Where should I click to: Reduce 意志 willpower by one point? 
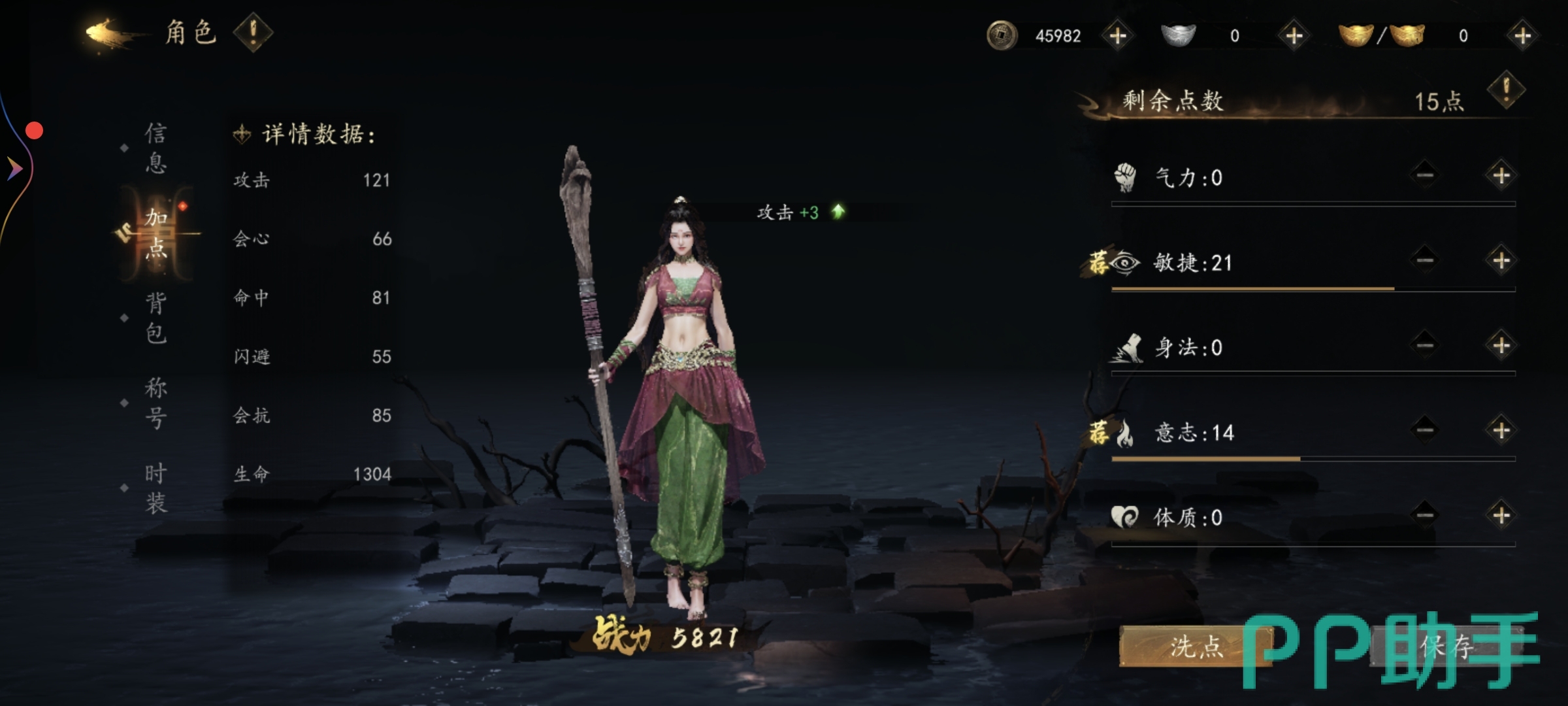click(x=1425, y=430)
